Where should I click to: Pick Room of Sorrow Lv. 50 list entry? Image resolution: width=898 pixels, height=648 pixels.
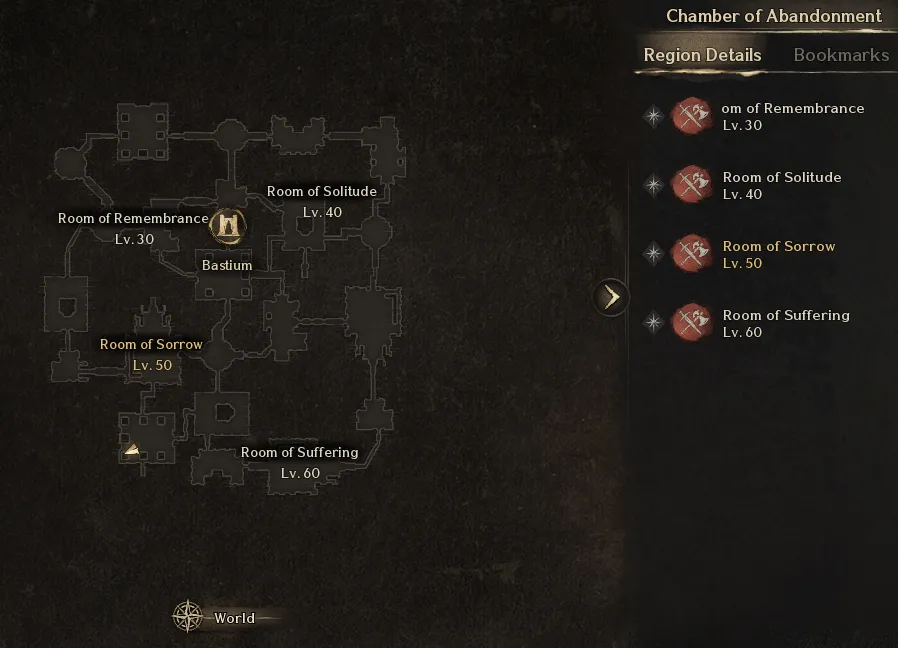778,254
